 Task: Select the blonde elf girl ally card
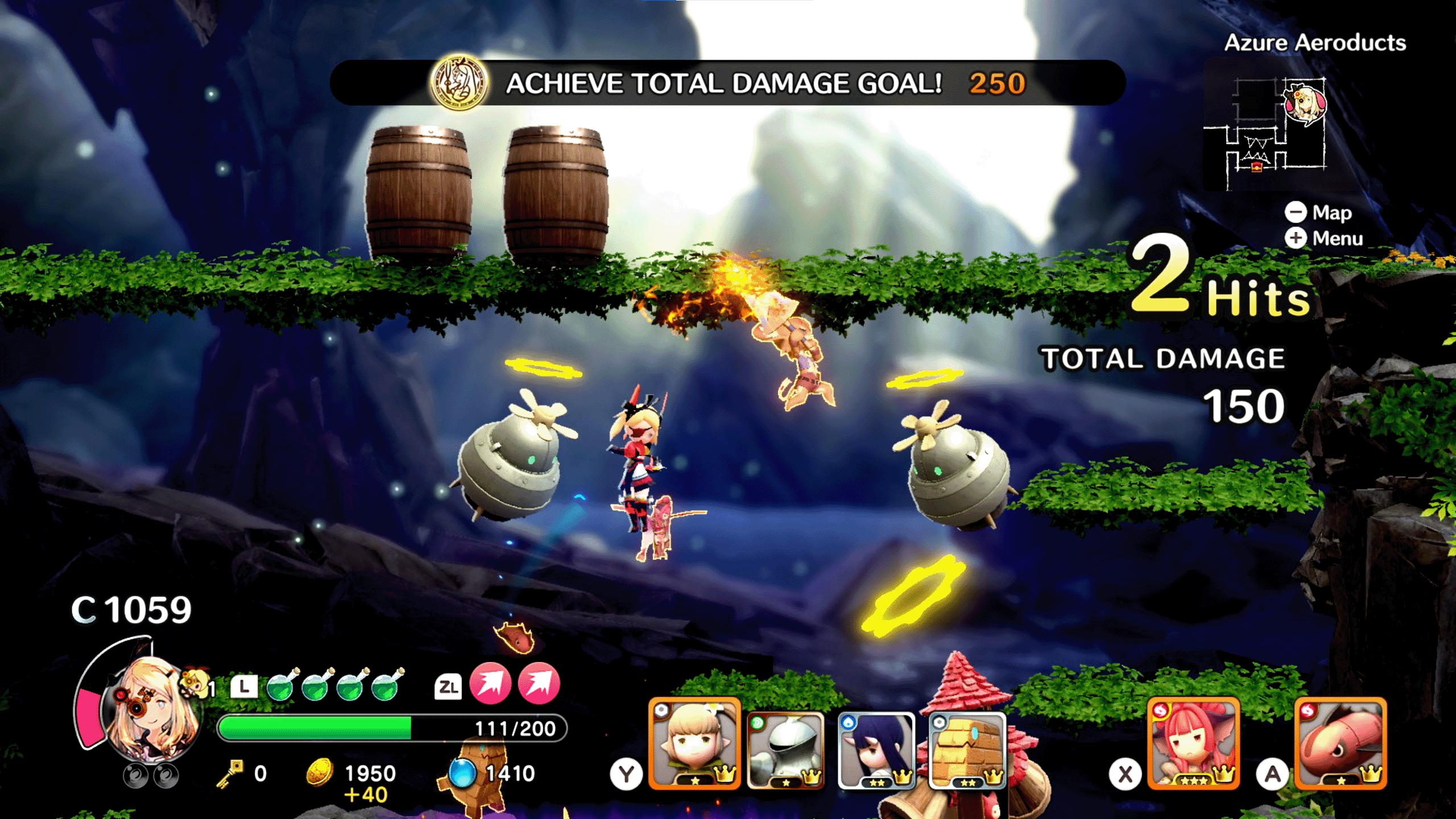(x=694, y=743)
